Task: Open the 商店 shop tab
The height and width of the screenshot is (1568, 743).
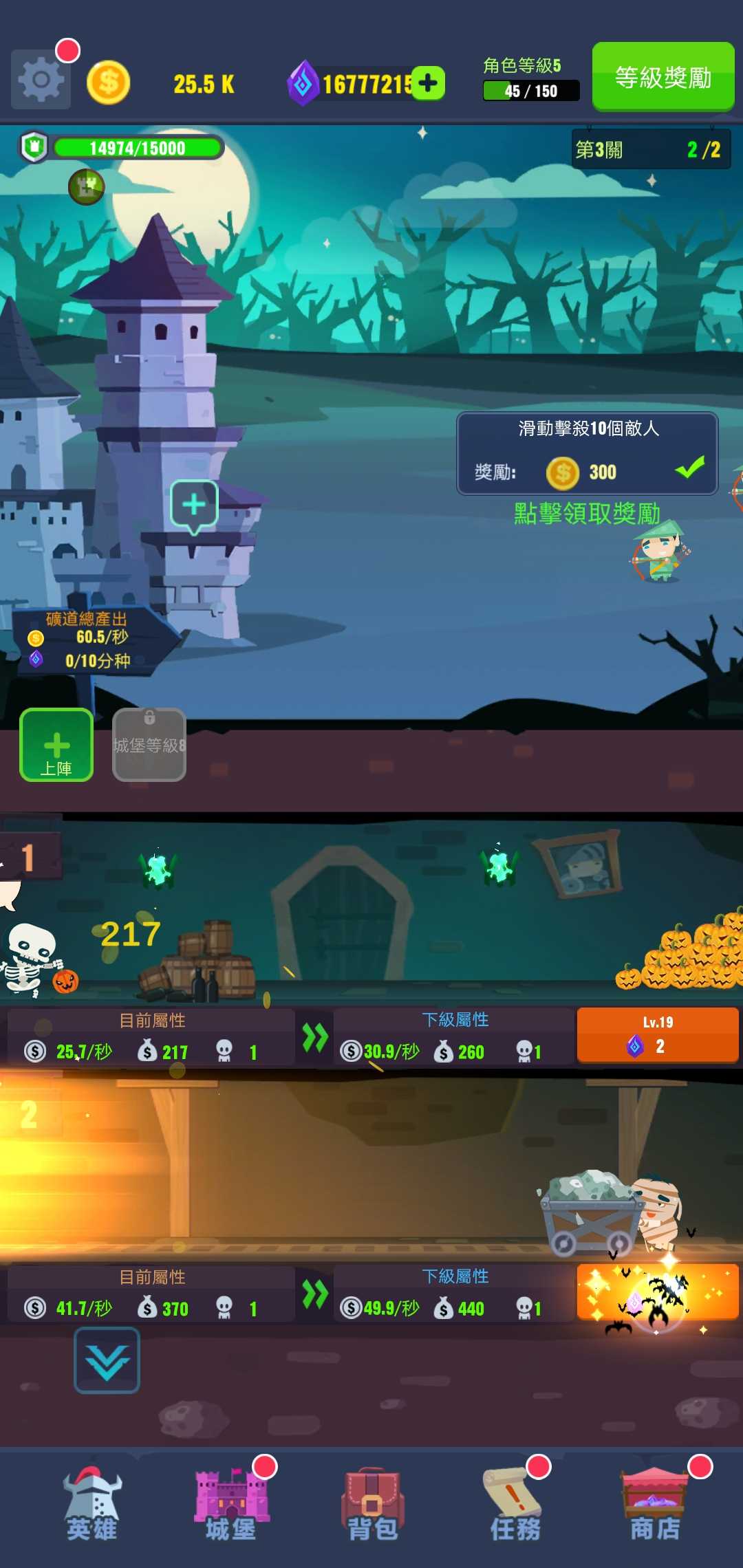Action: (655, 1506)
